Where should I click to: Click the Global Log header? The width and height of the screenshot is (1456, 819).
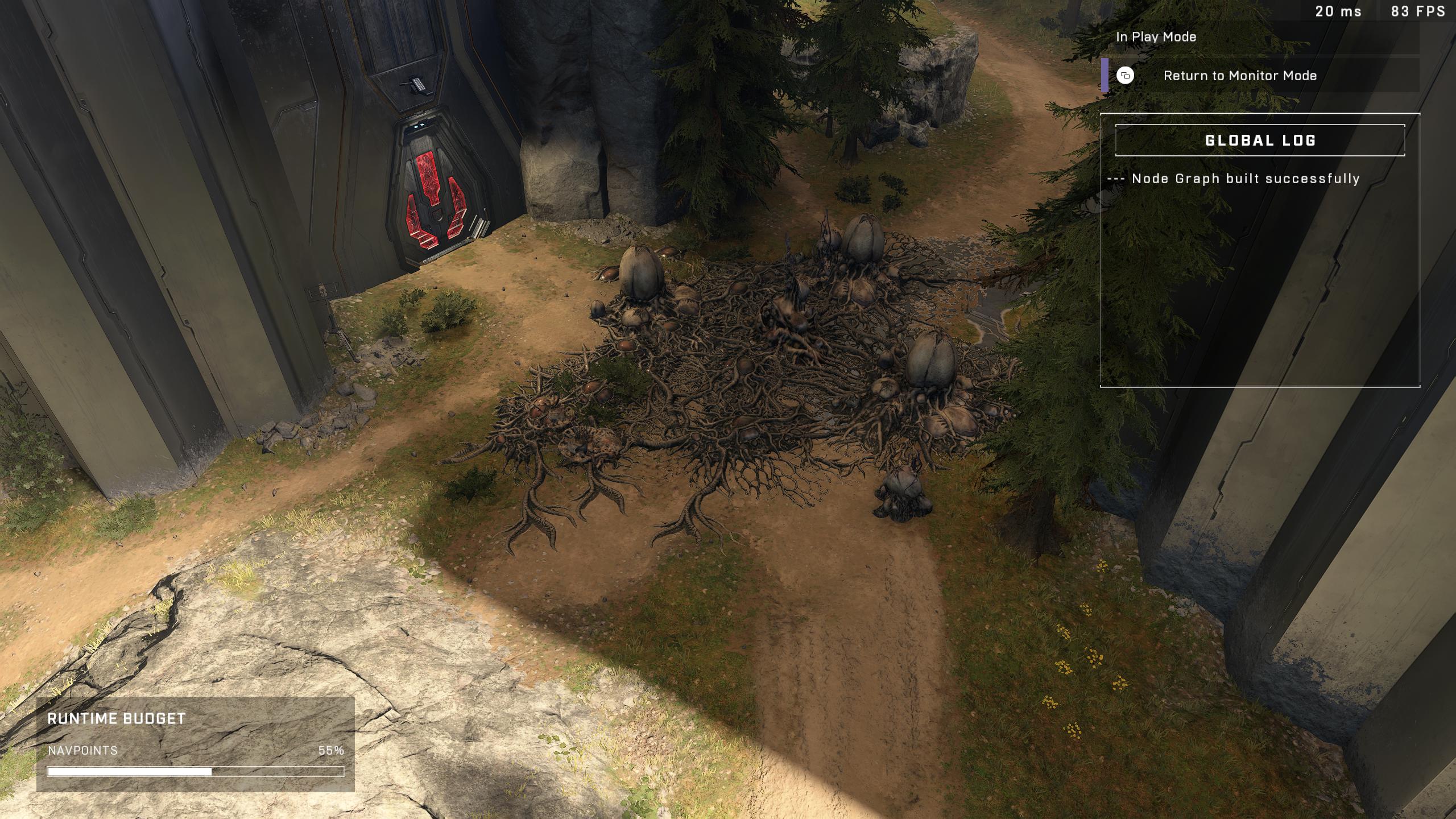(1260, 140)
